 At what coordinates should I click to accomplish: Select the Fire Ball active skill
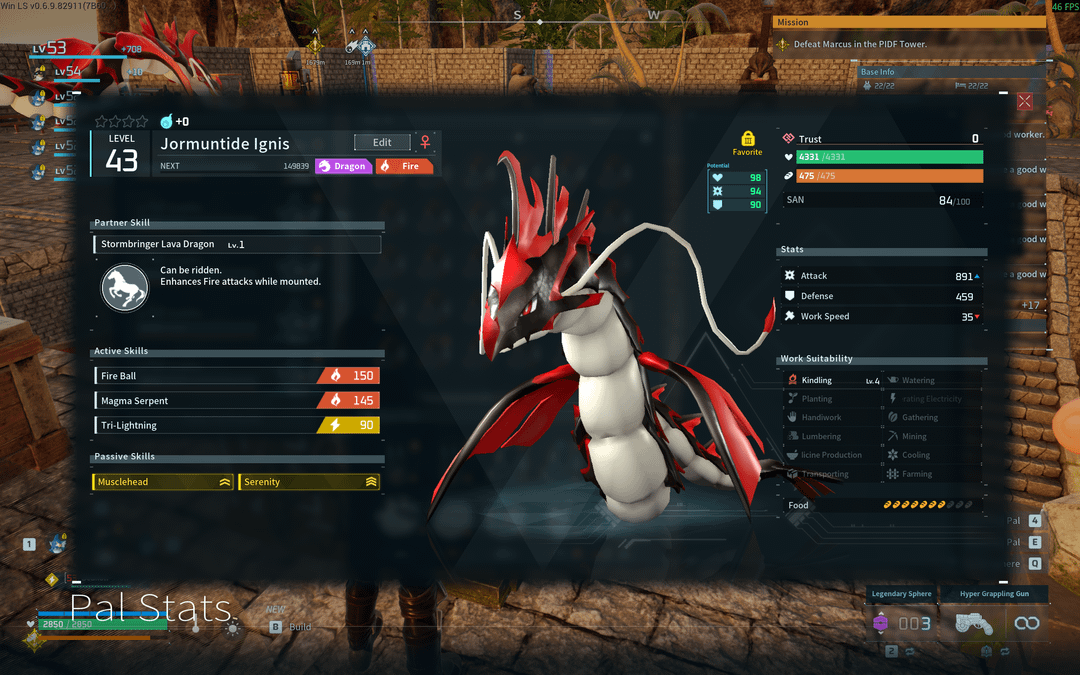click(237, 376)
